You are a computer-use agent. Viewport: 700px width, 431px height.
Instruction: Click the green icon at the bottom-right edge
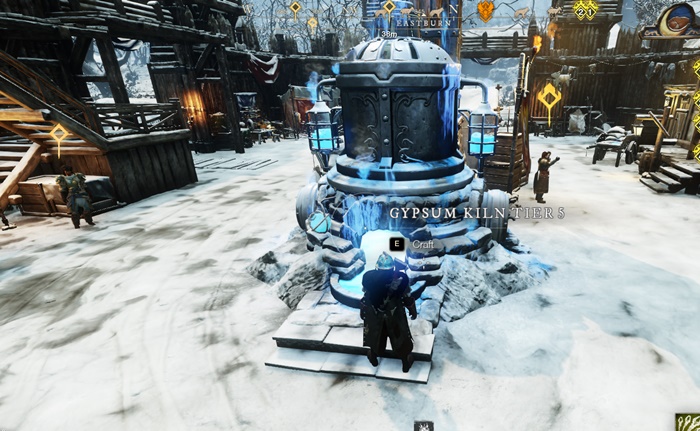coord(688,423)
